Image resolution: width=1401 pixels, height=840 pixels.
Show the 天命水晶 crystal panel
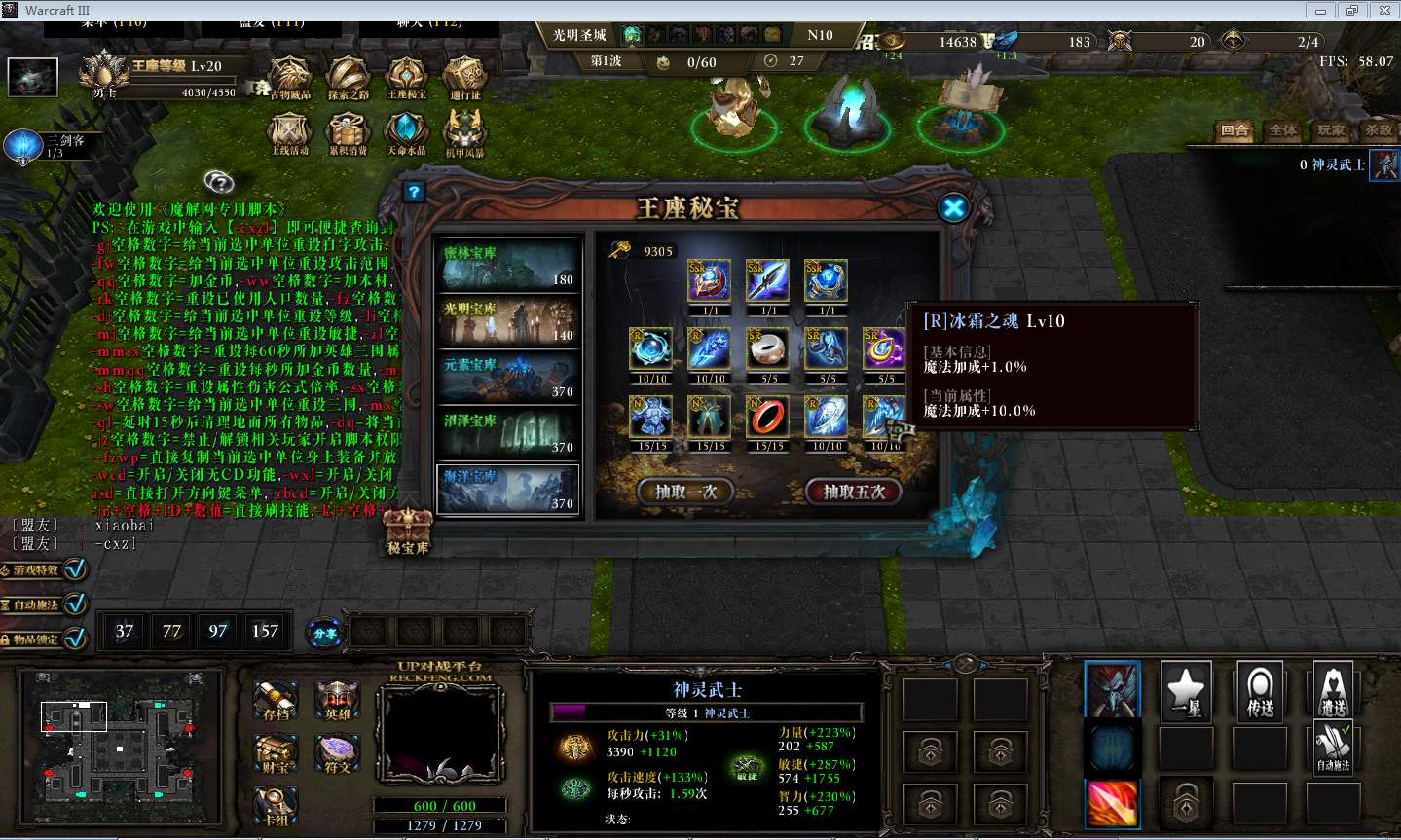click(x=406, y=133)
